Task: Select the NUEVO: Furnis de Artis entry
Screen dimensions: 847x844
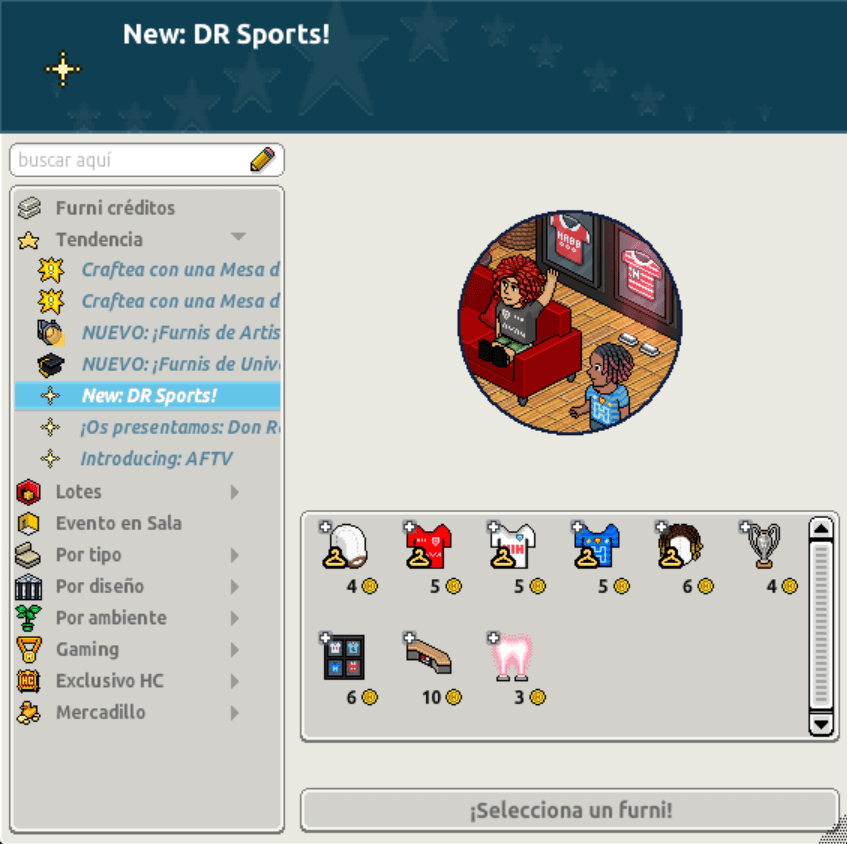Action: [x=180, y=333]
